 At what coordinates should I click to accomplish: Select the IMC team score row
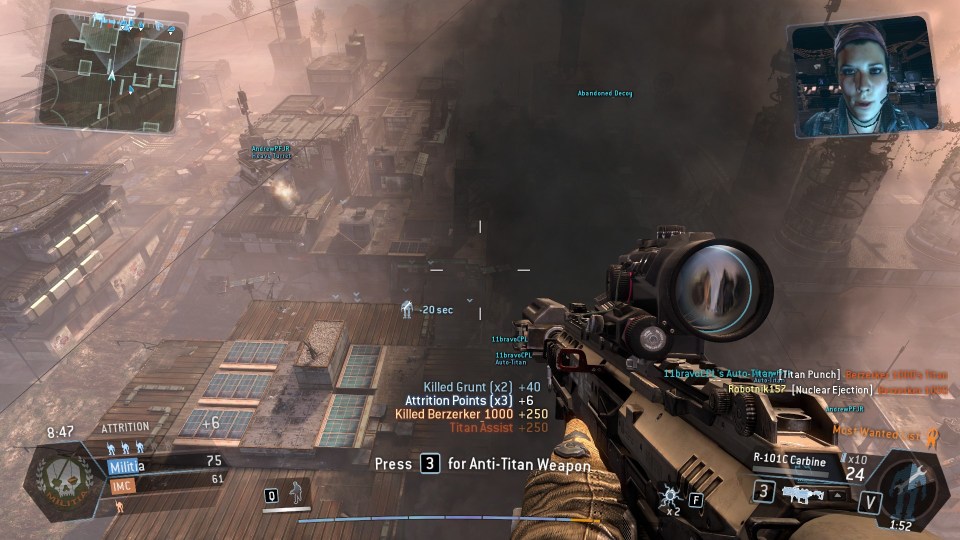(x=165, y=481)
